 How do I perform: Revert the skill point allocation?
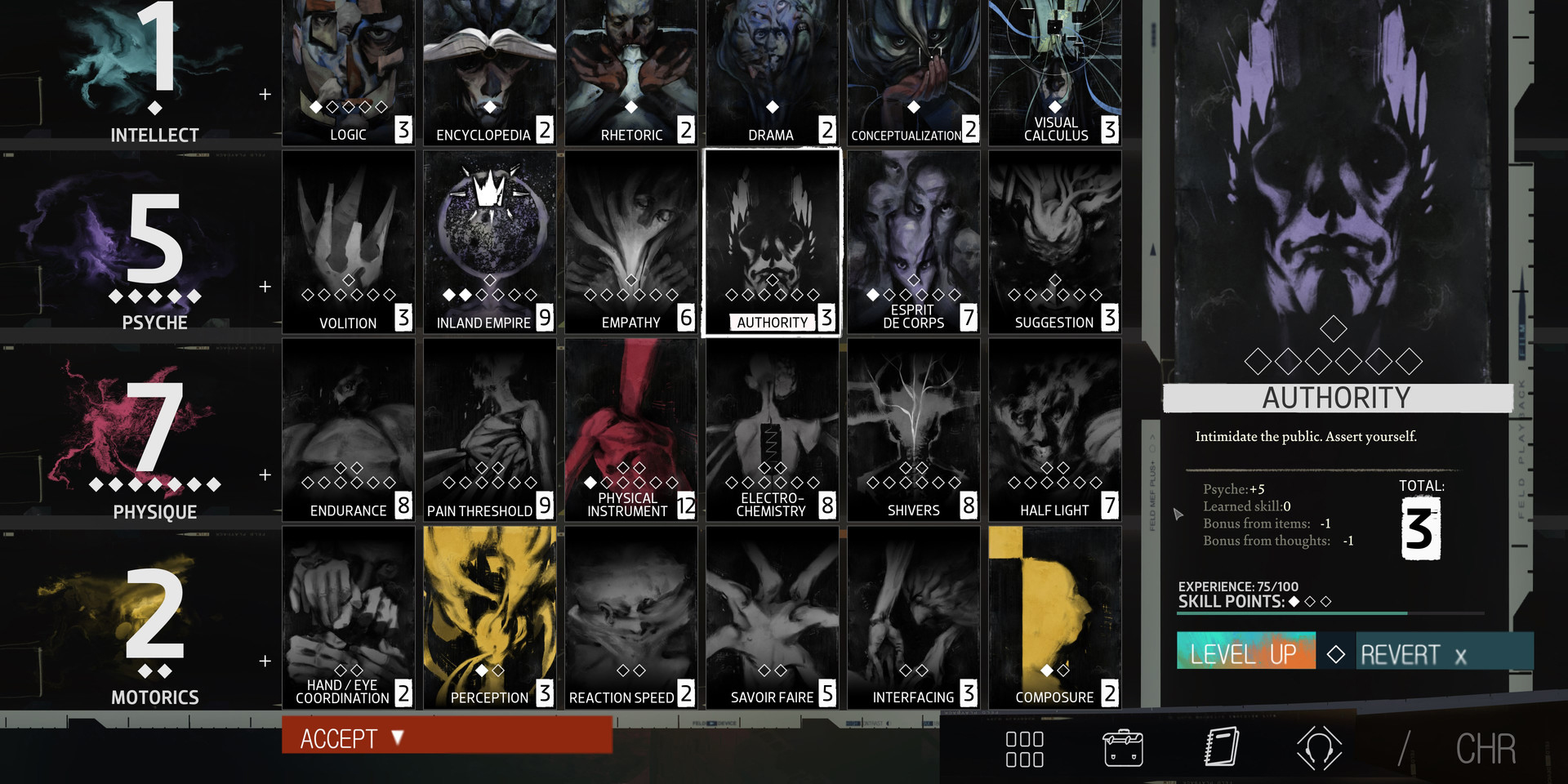[1413, 654]
